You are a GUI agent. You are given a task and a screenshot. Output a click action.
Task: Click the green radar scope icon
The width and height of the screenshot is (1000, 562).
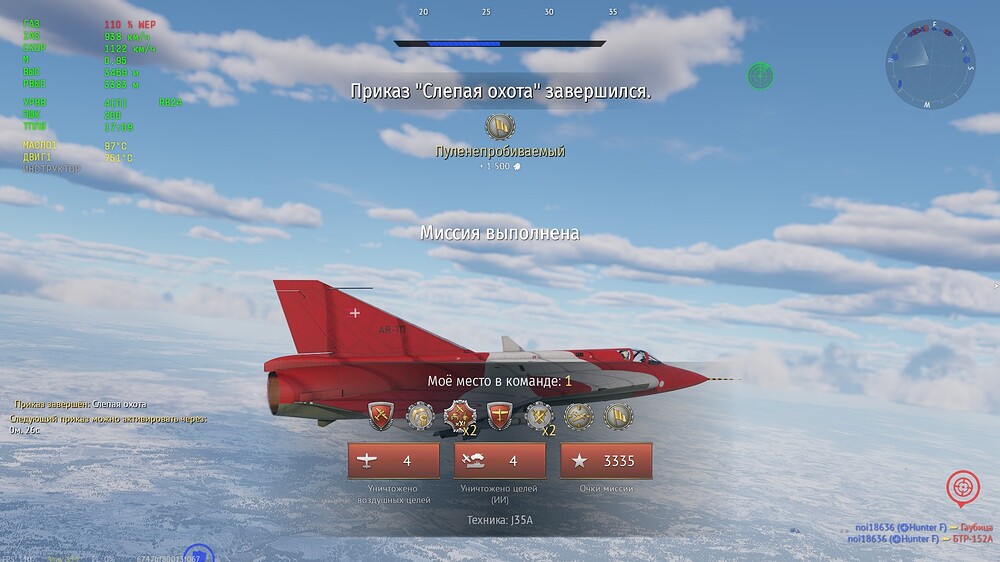pos(760,74)
